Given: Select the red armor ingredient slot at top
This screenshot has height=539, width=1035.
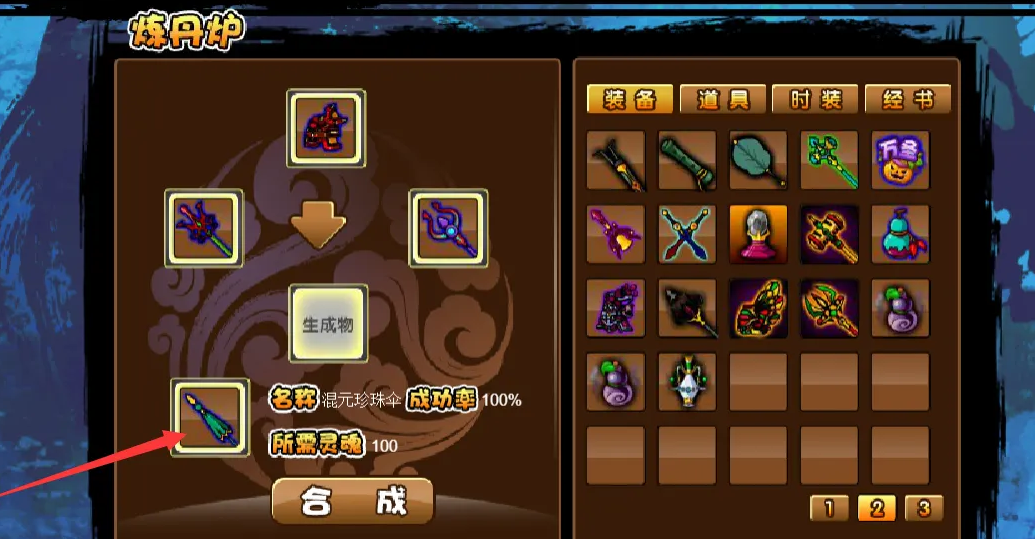Looking at the screenshot, I should (x=326, y=129).
